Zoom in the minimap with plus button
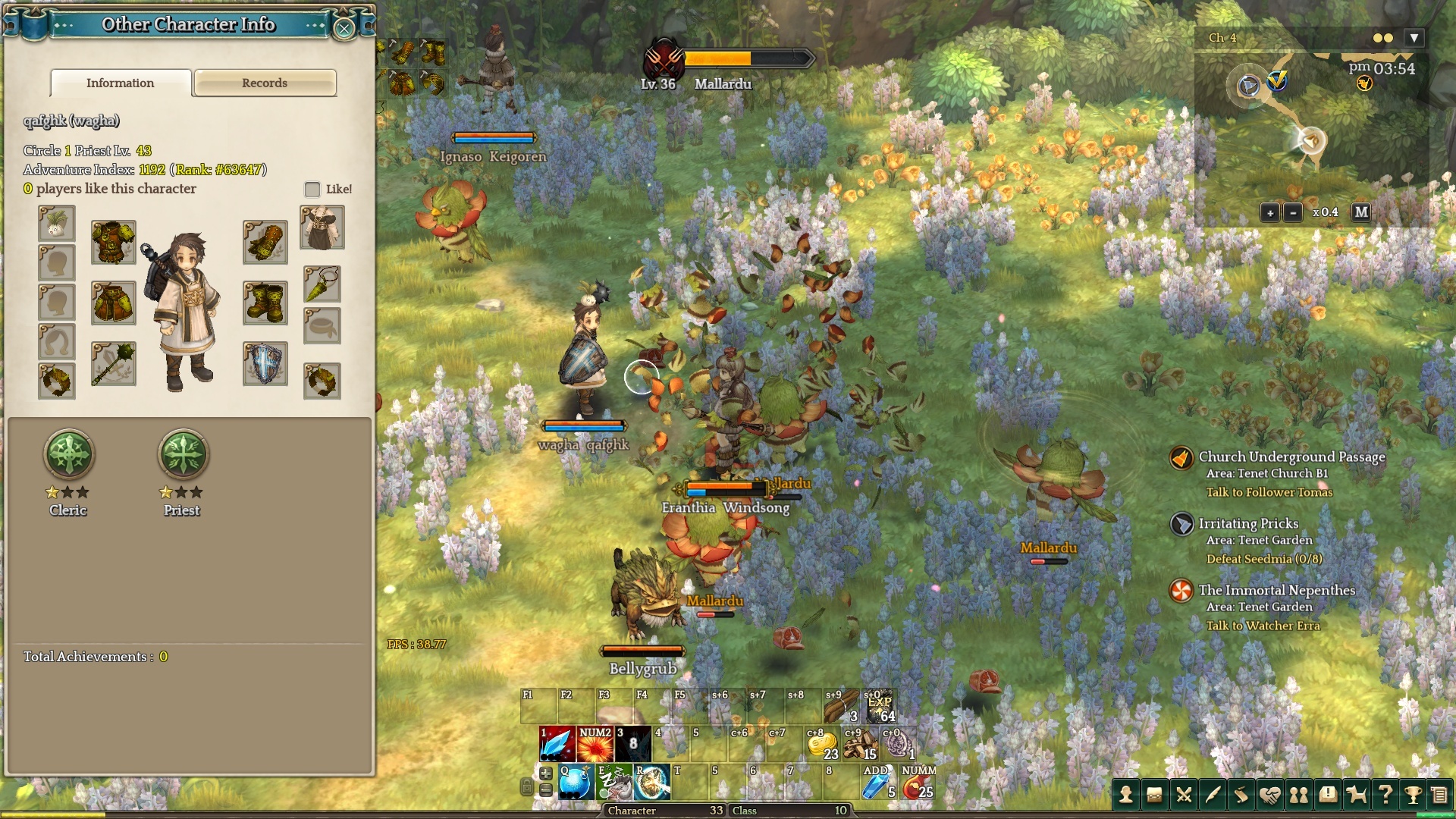 tap(1269, 212)
